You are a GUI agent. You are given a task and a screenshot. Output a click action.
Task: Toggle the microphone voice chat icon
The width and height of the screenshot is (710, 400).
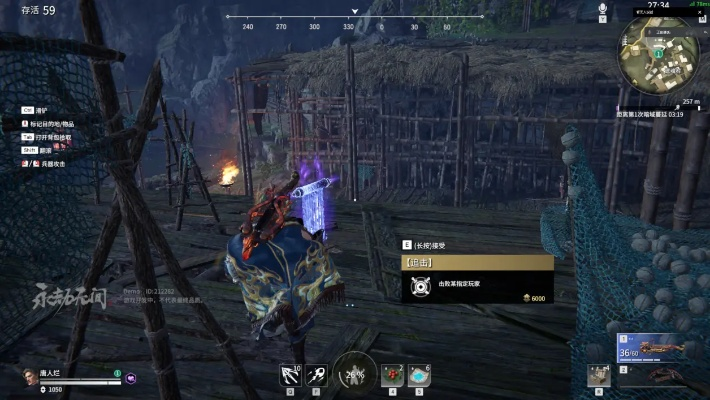pos(603,10)
